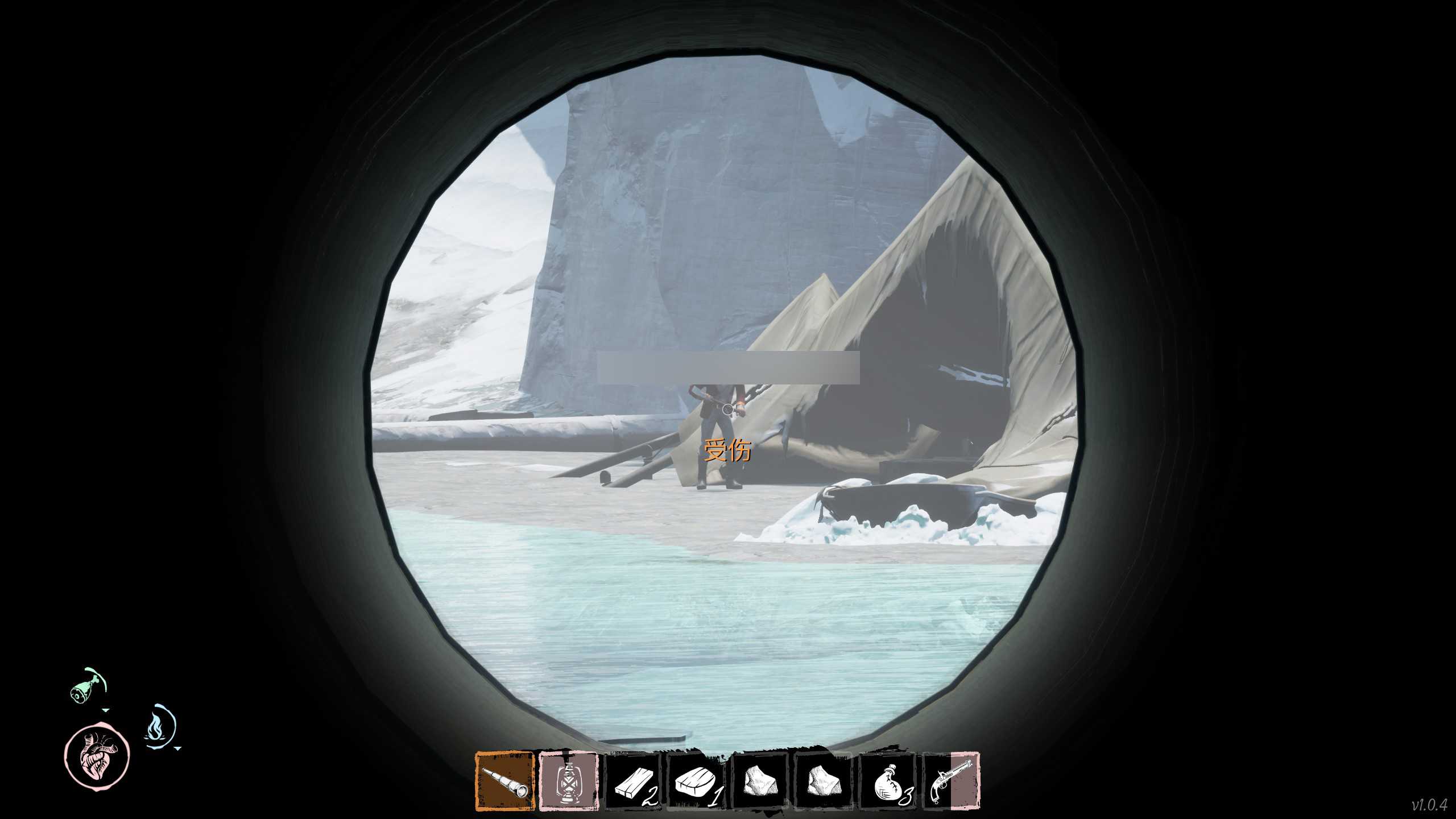Pick the stitched pouch slot
The height and width of the screenshot is (819, 1456).
[x=889, y=782]
